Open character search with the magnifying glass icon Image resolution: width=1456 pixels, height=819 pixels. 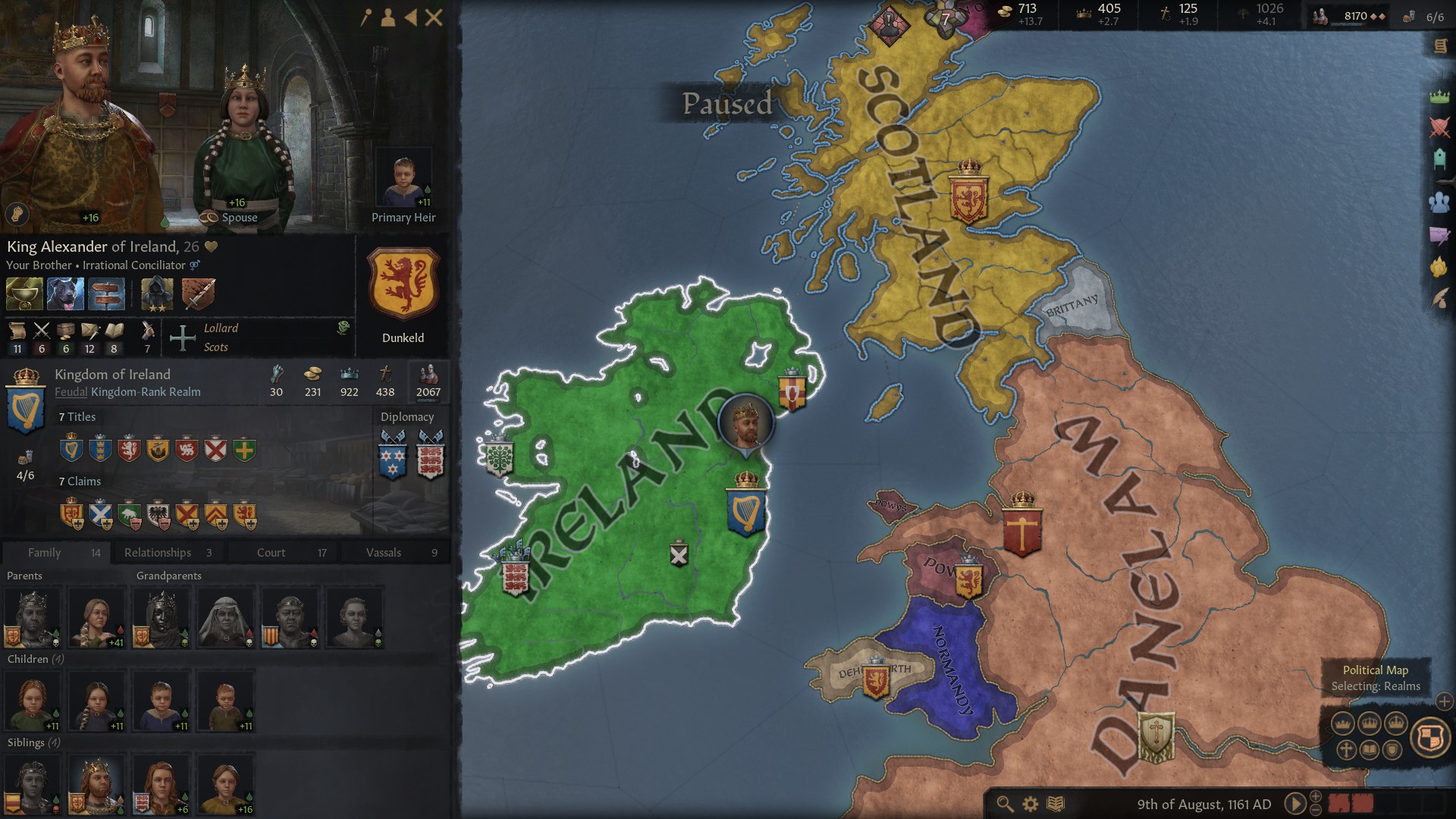pyautogui.click(x=1004, y=802)
